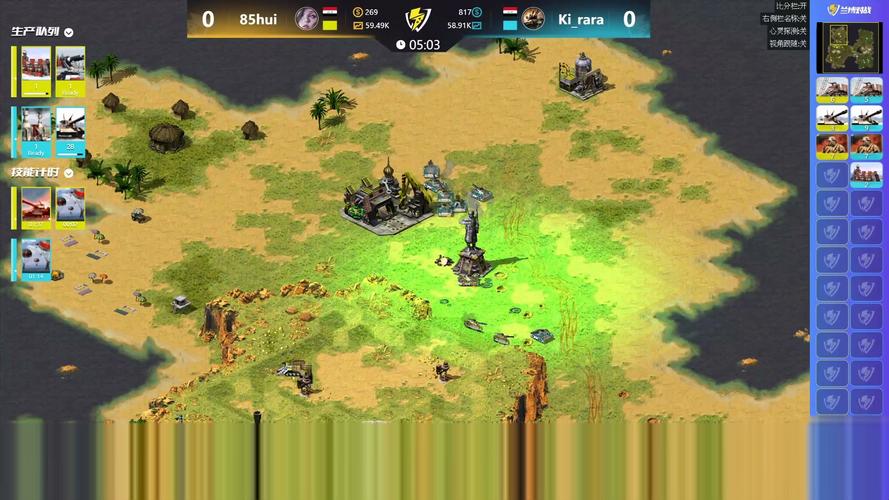Select 85hui's player avatar
The image size is (889, 500).
click(x=307, y=18)
